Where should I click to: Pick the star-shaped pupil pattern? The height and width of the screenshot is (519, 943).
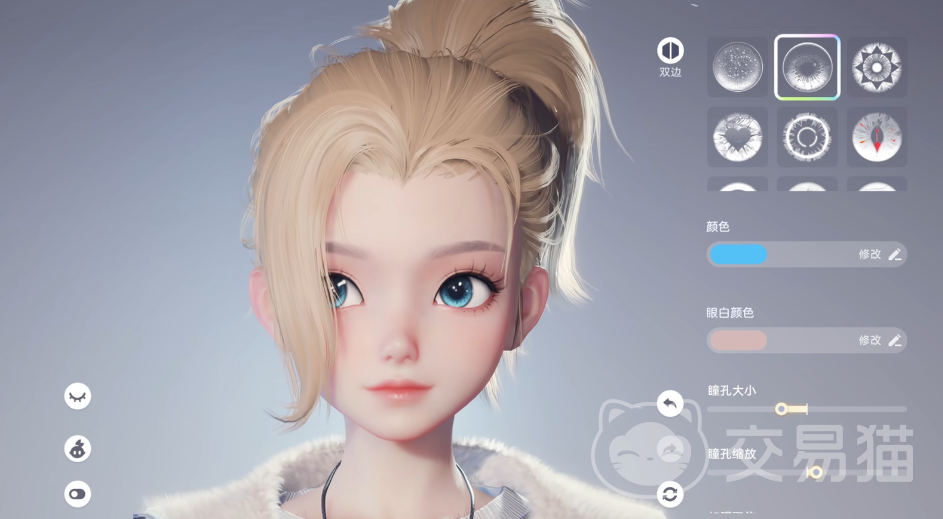click(877, 68)
